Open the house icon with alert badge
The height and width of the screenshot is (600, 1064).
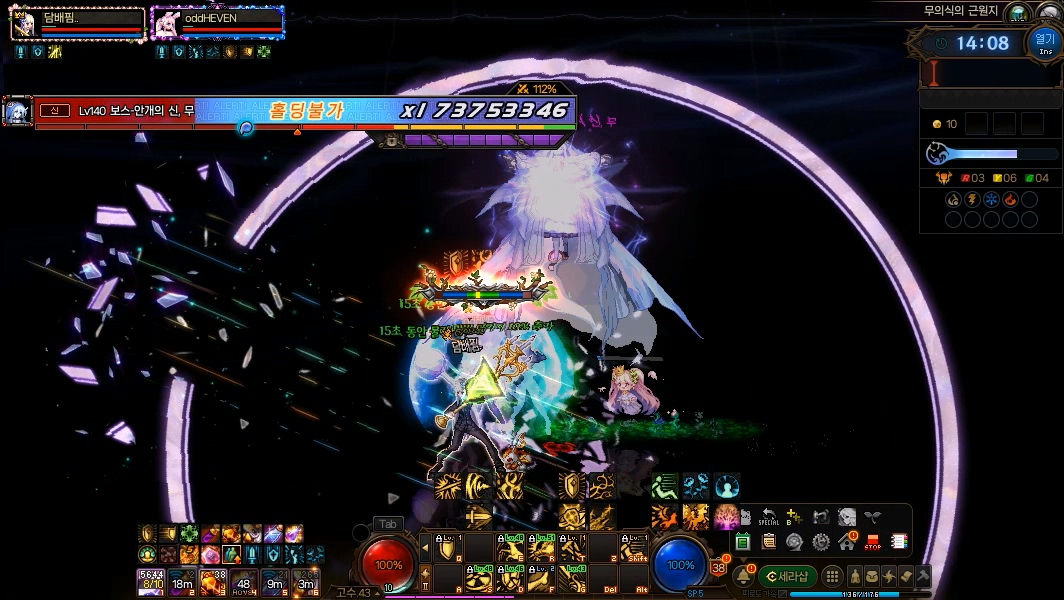[x=847, y=542]
